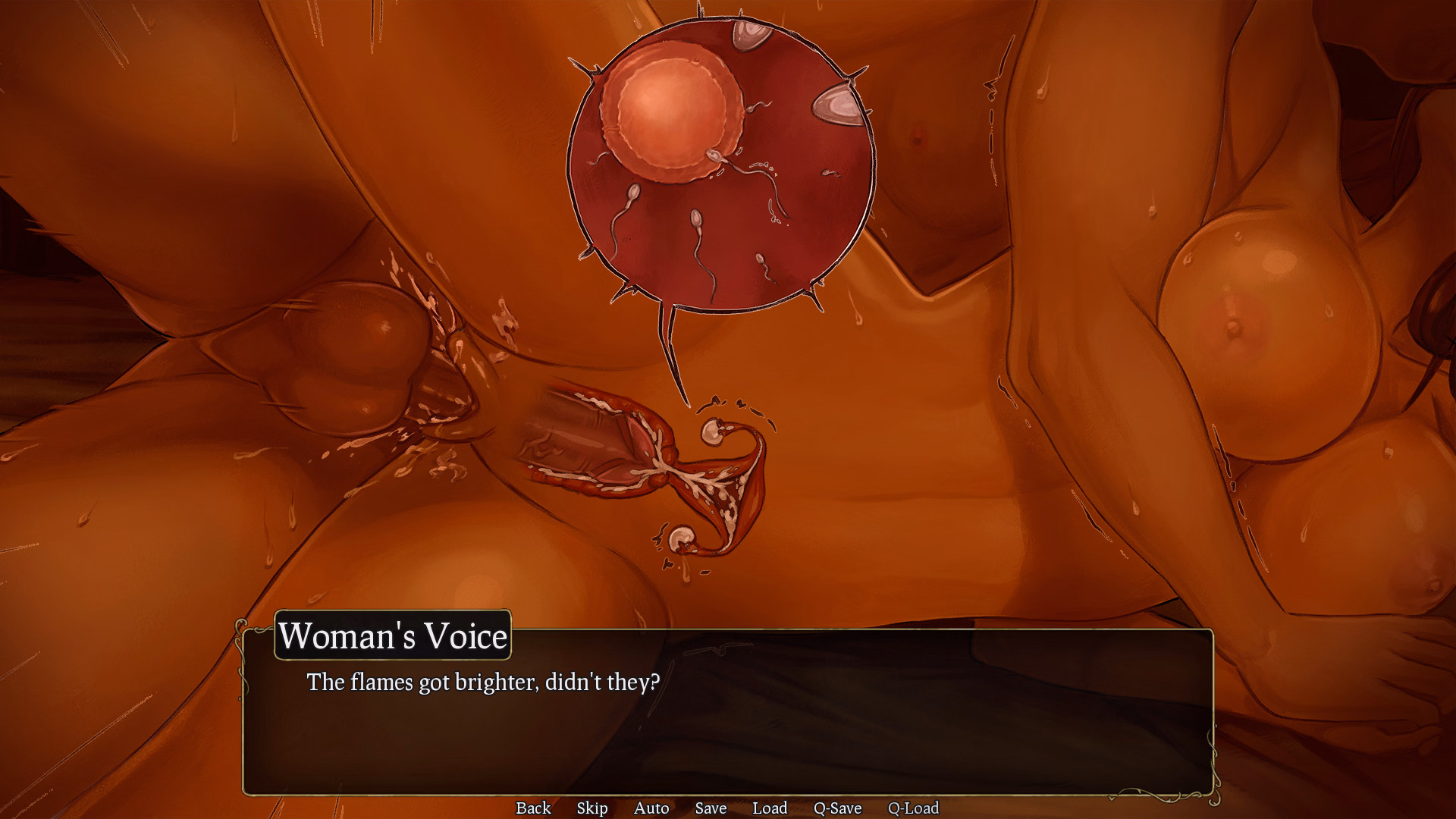The width and height of the screenshot is (1456, 819).
Task: Choose Load from the quick menu strip
Action: [x=770, y=808]
